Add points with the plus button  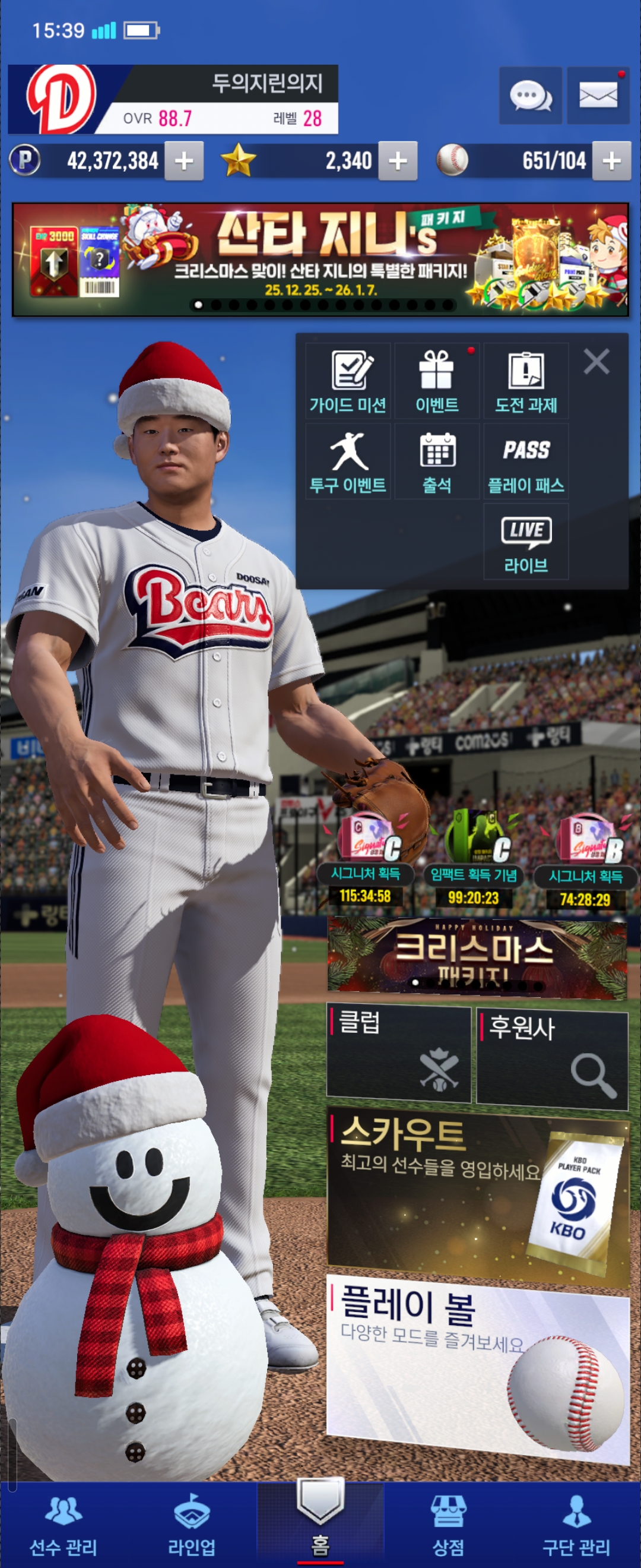click(183, 162)
